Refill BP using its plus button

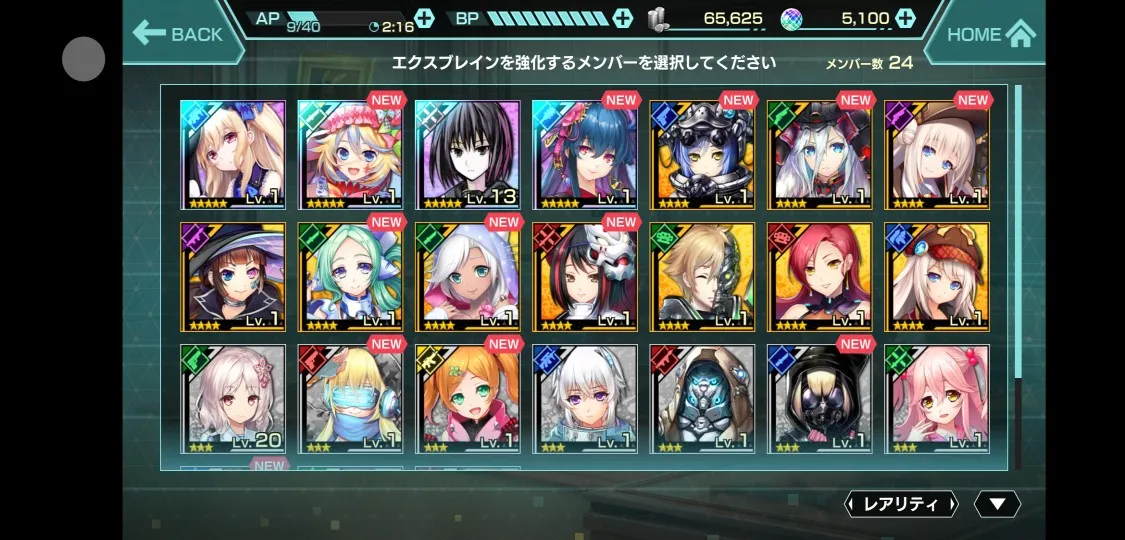(x=623, y=18)
